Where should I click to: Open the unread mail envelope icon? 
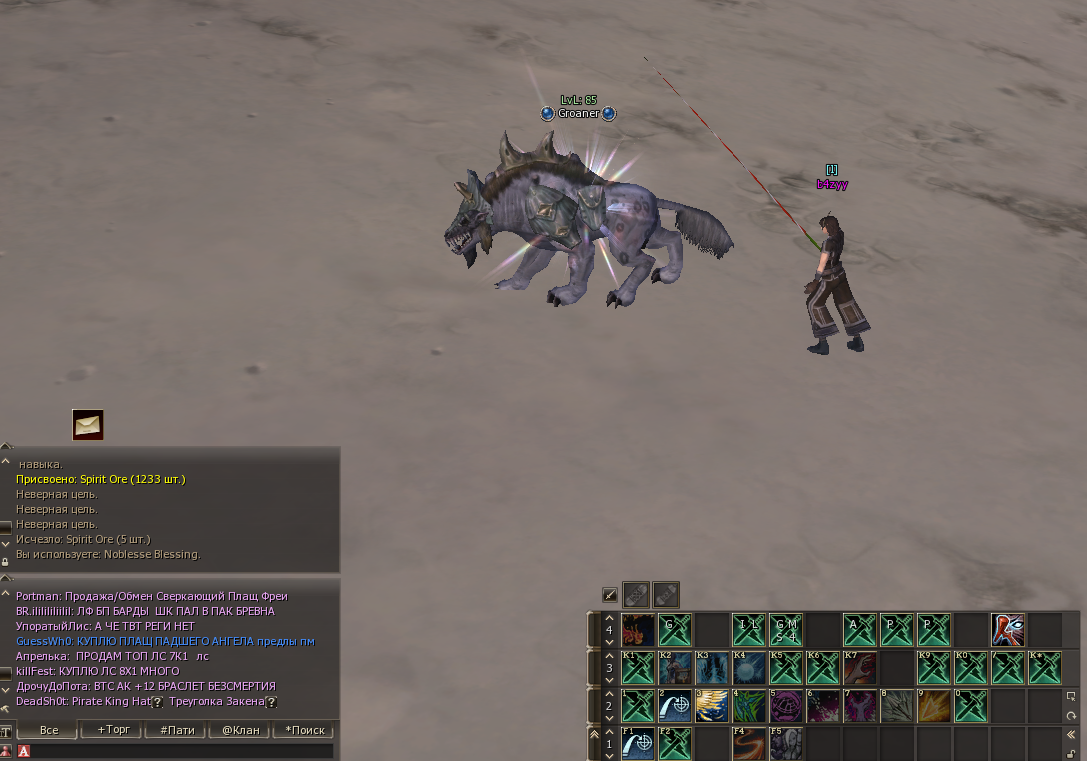click(88, 425)
